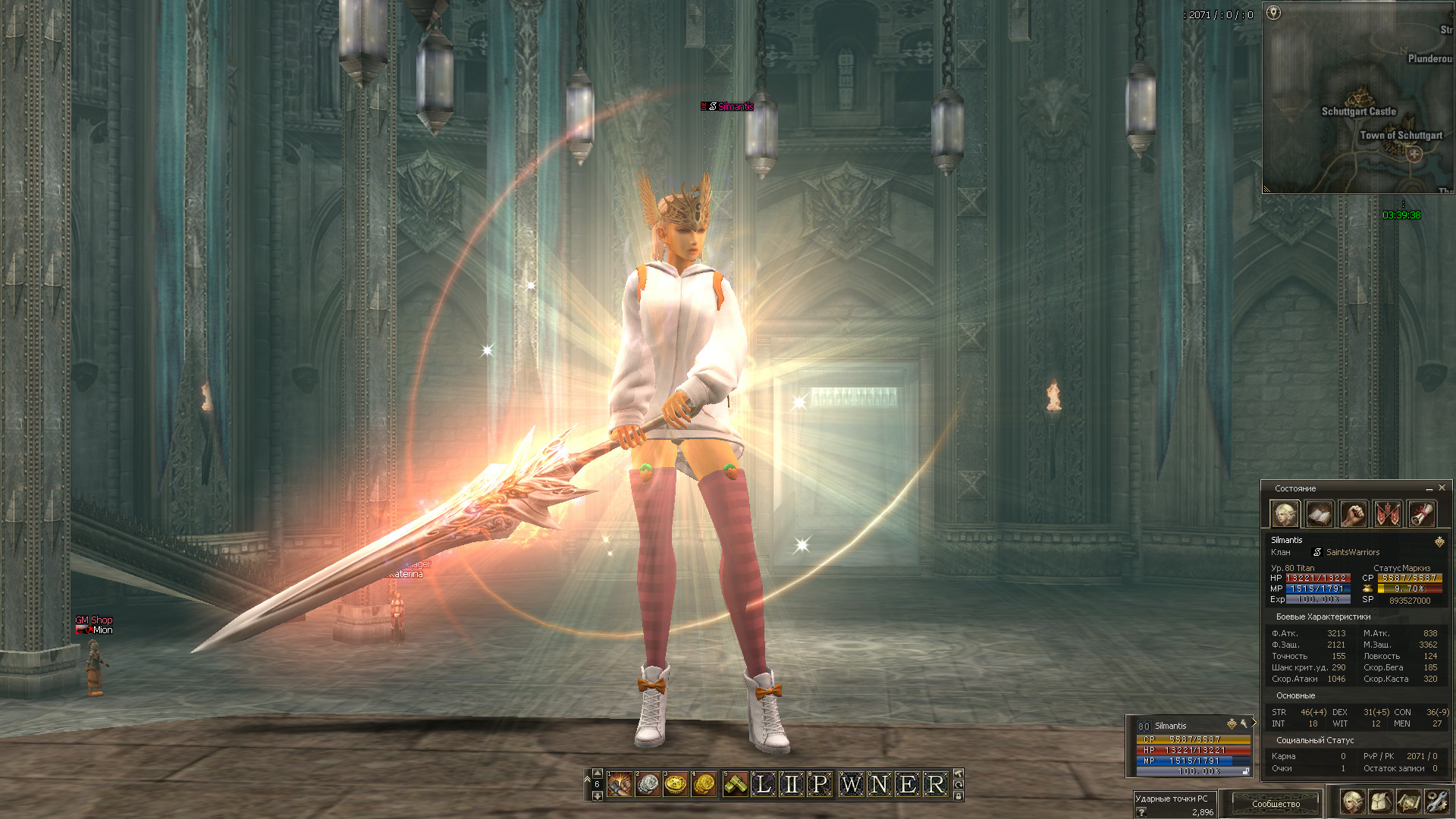Toggle the hotbar padlock
This screenshot has height=819, width=1456.
pyautogui.click(x=959, y=795)
